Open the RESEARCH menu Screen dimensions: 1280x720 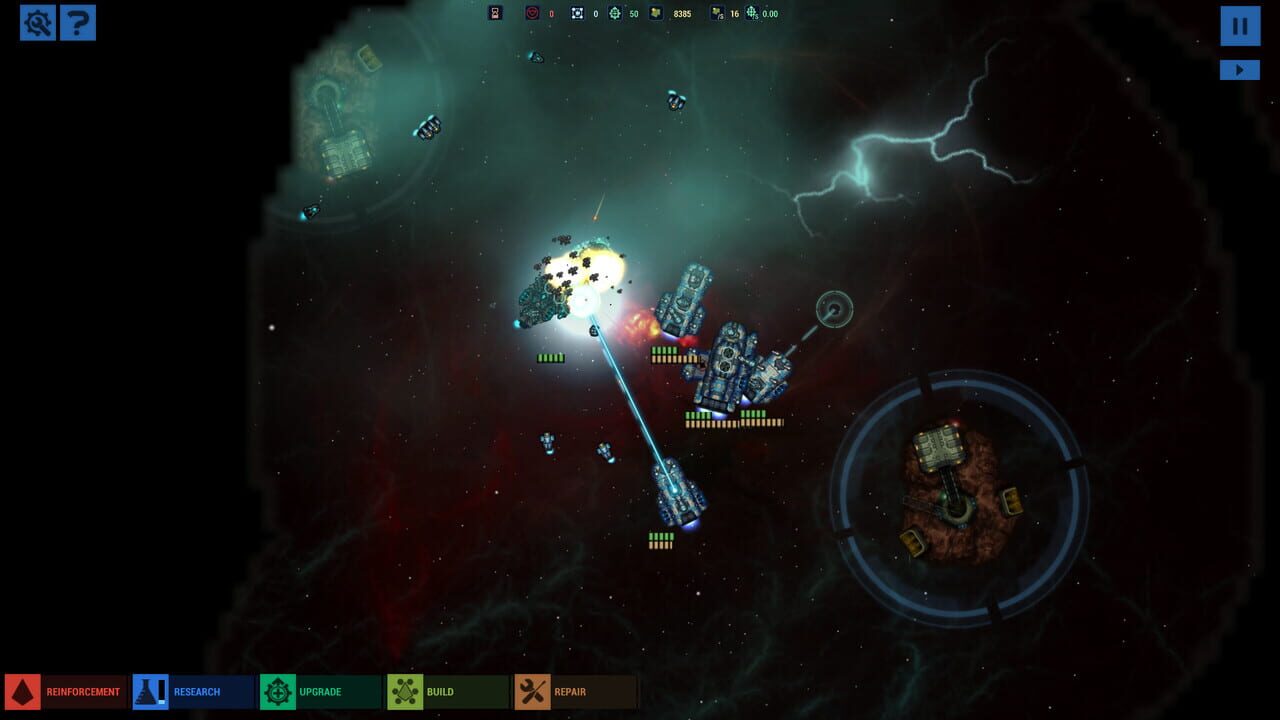(195, 691)
